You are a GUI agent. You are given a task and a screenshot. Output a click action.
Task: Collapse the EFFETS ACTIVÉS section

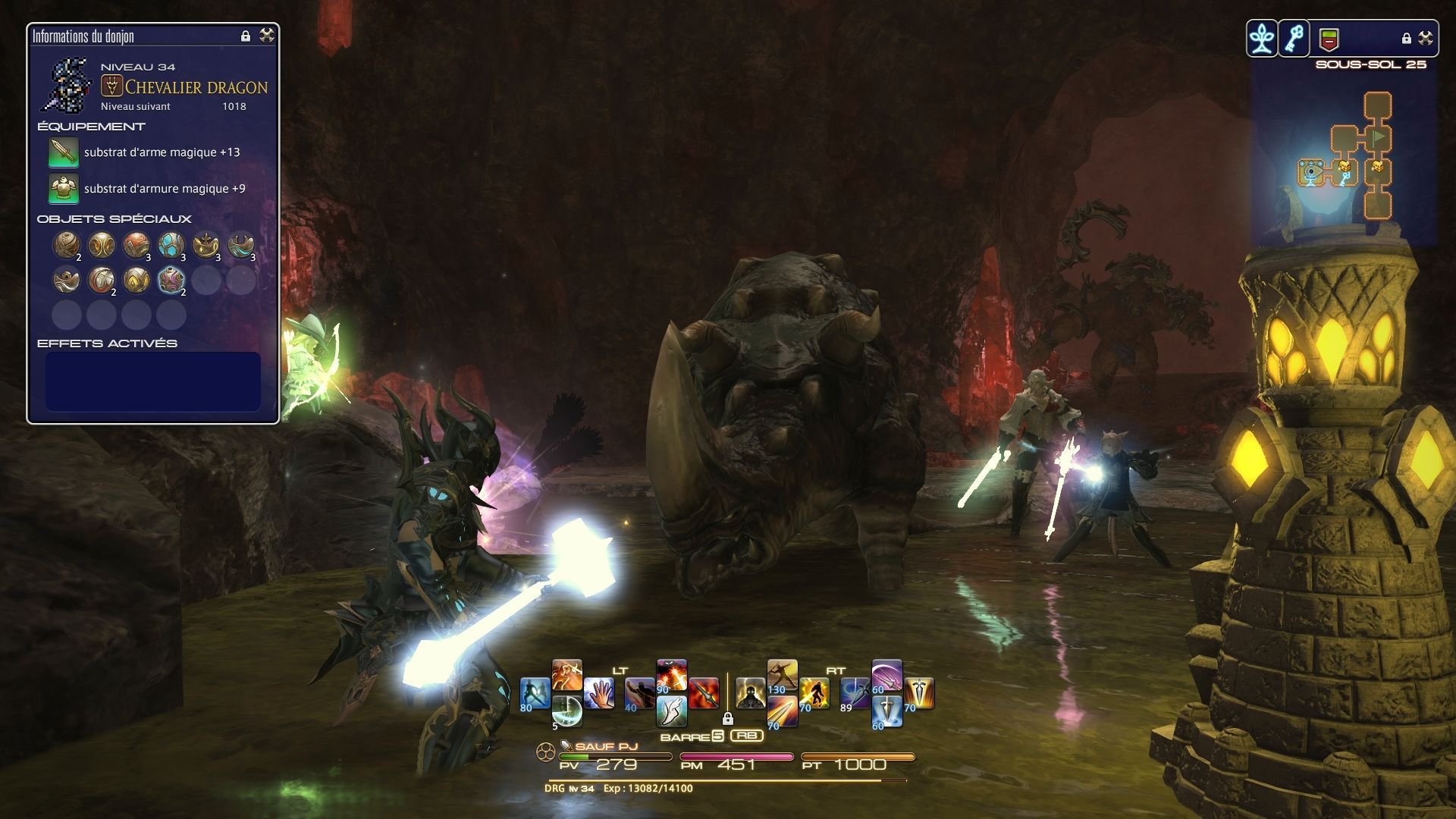pos(106,343)
